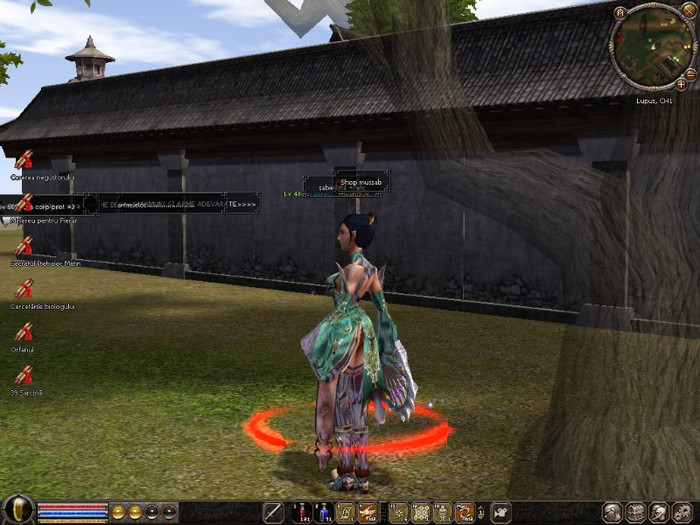Open the Cercetările biologului quest scroll
Screen dimensions: 700x525
(x=23, y=289)
